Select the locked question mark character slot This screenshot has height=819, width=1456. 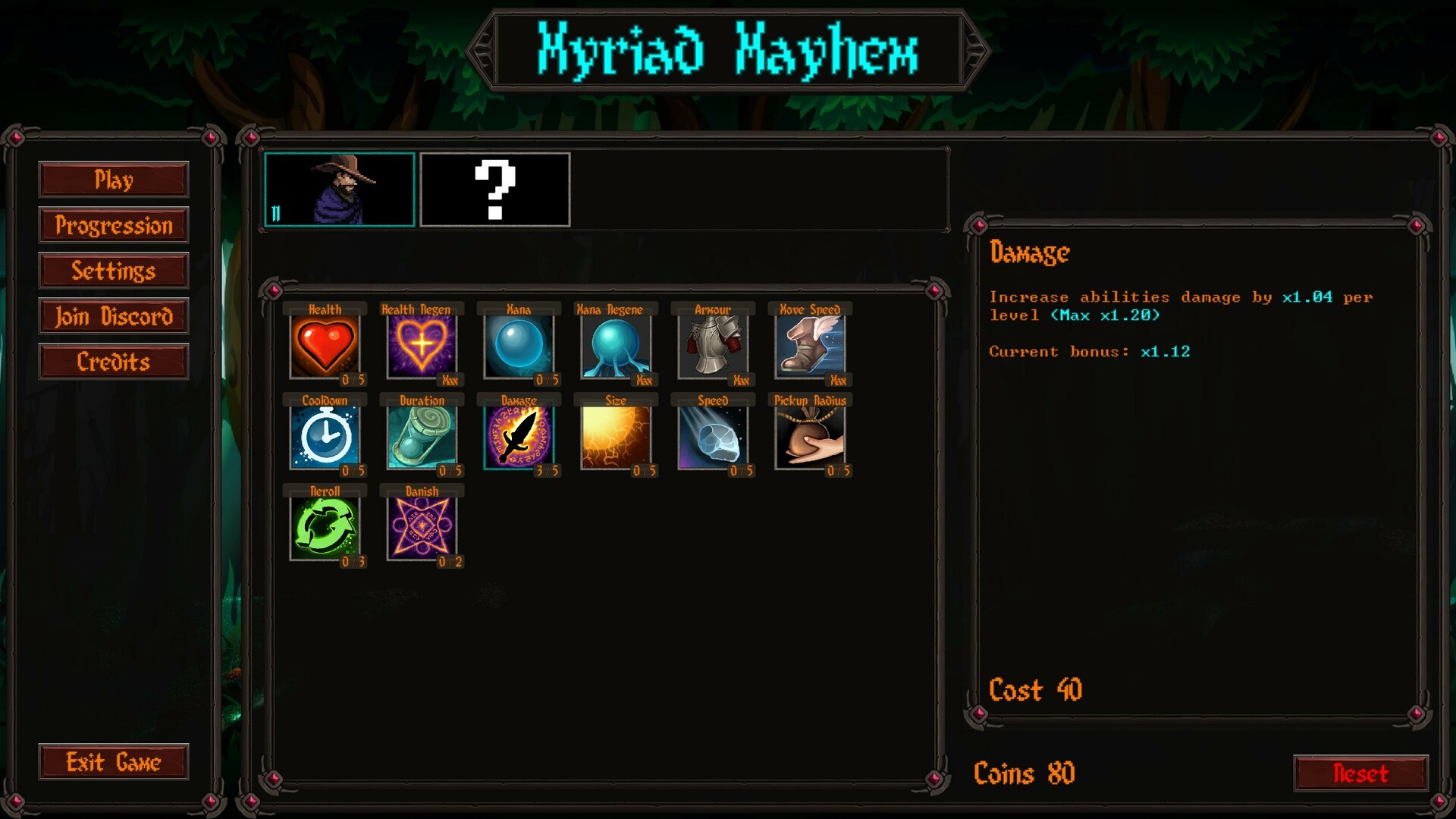(x=495, y=190)
